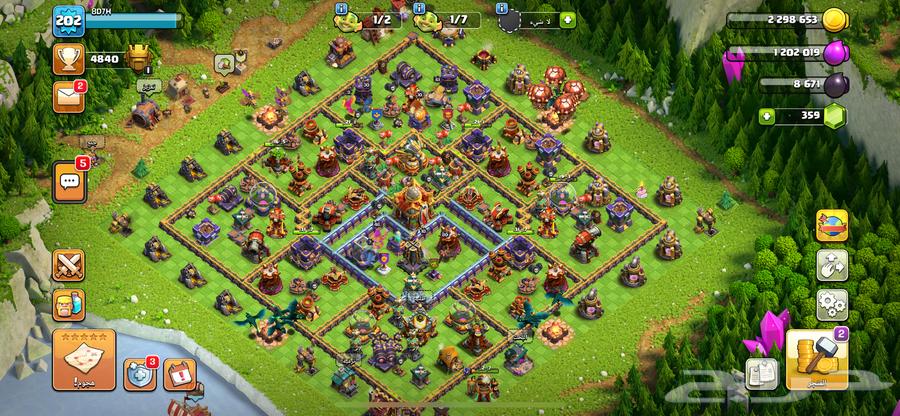Tap the green arrow on the empty slot
Image resolution: width=900 pixels, height=416 pixels.
click(x=567, y=19)
